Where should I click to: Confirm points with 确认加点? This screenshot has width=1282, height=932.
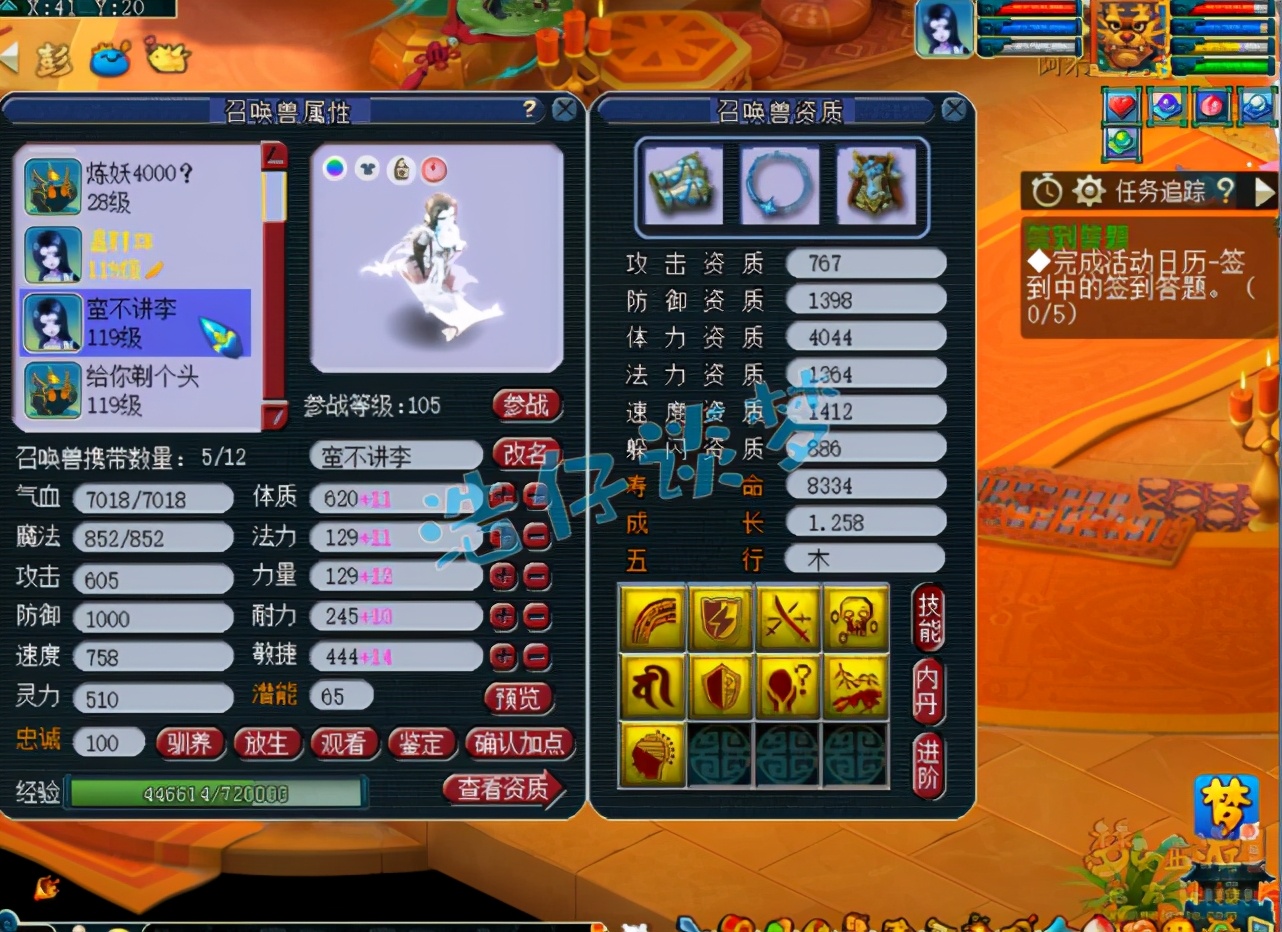(519, 743)
